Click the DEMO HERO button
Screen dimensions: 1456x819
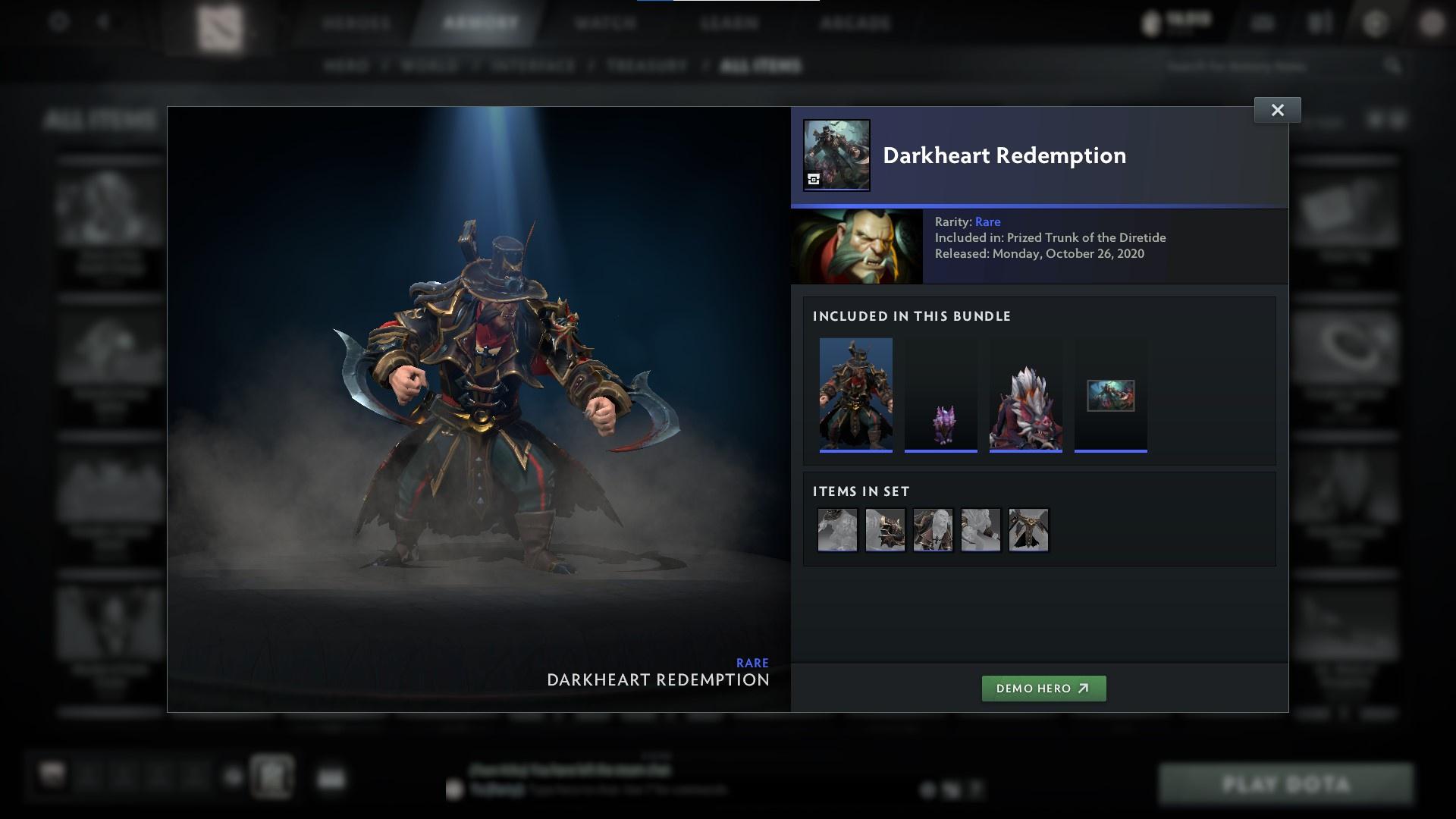[x=1043, y=689]
